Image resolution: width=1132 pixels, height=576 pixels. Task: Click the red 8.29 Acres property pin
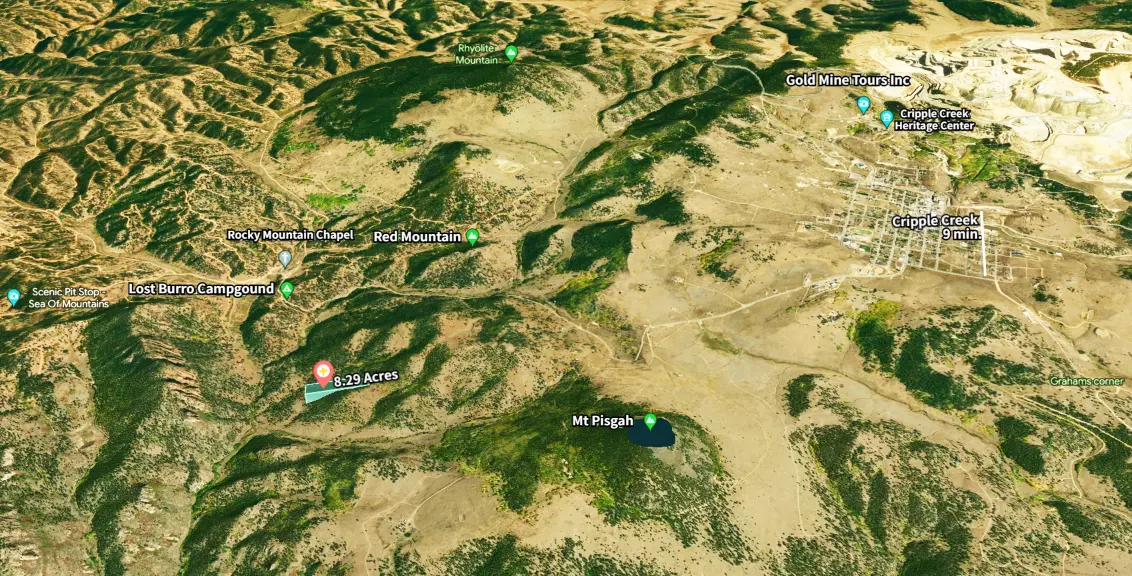point(323,373)
